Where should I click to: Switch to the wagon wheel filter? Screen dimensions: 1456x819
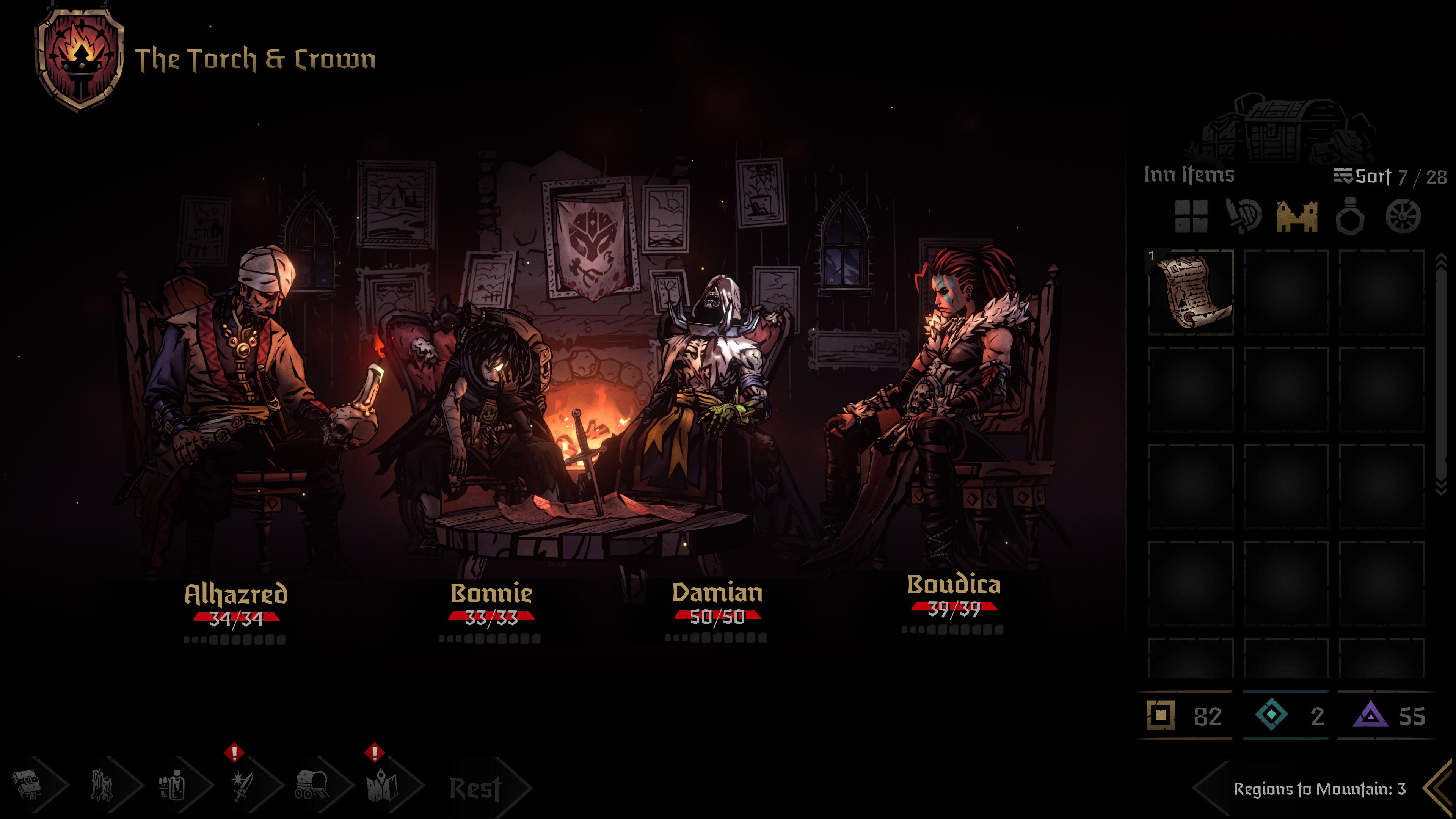1403,216
